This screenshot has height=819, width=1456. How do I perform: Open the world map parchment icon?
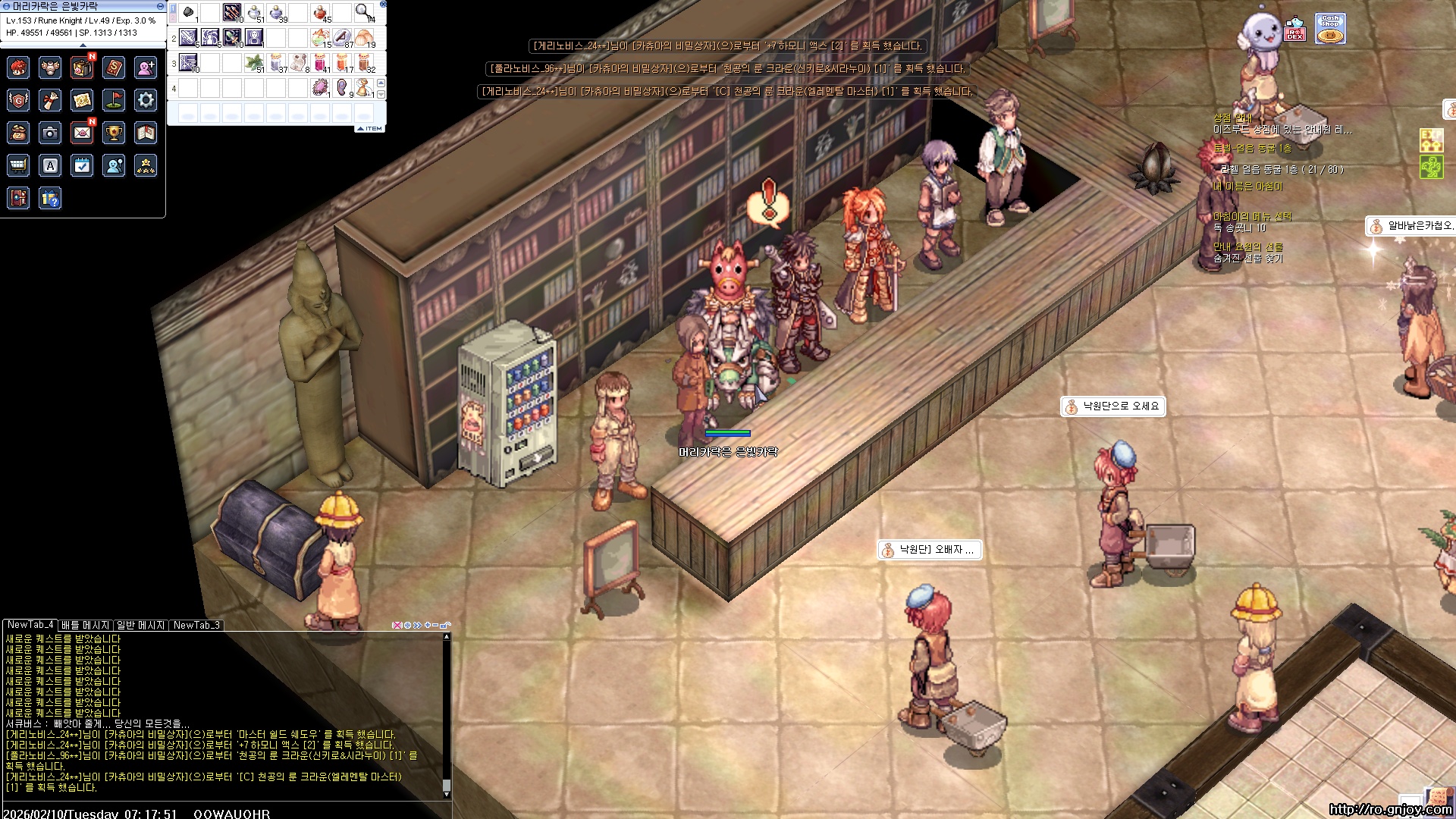click(82, 99)
